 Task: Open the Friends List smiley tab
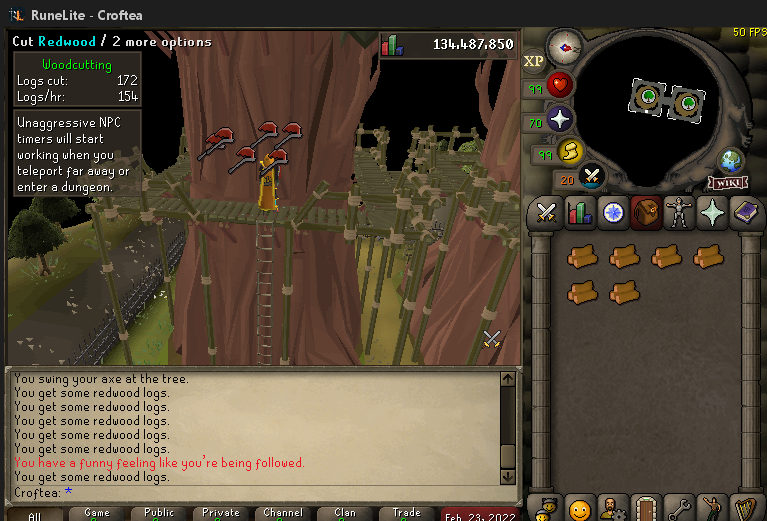pyautogui.click(x=579, y=508)
